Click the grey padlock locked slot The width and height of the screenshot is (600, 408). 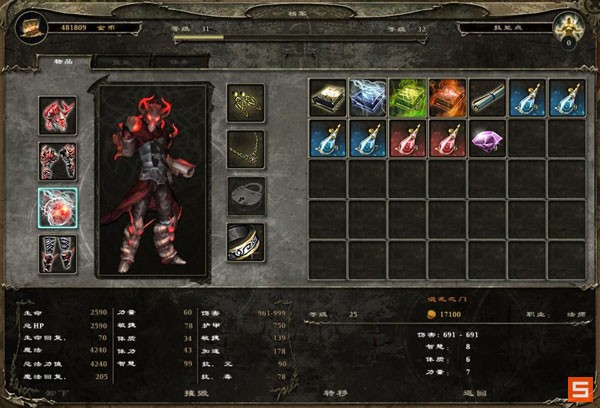click(x=245, y=195)
